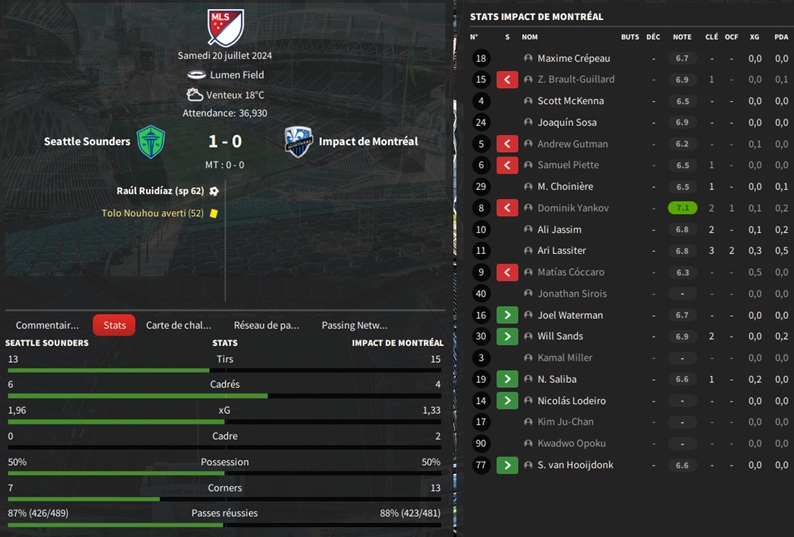Open Dominik Yankov's player profile
Screen dimensions: 794x537
tap(575, 208)
